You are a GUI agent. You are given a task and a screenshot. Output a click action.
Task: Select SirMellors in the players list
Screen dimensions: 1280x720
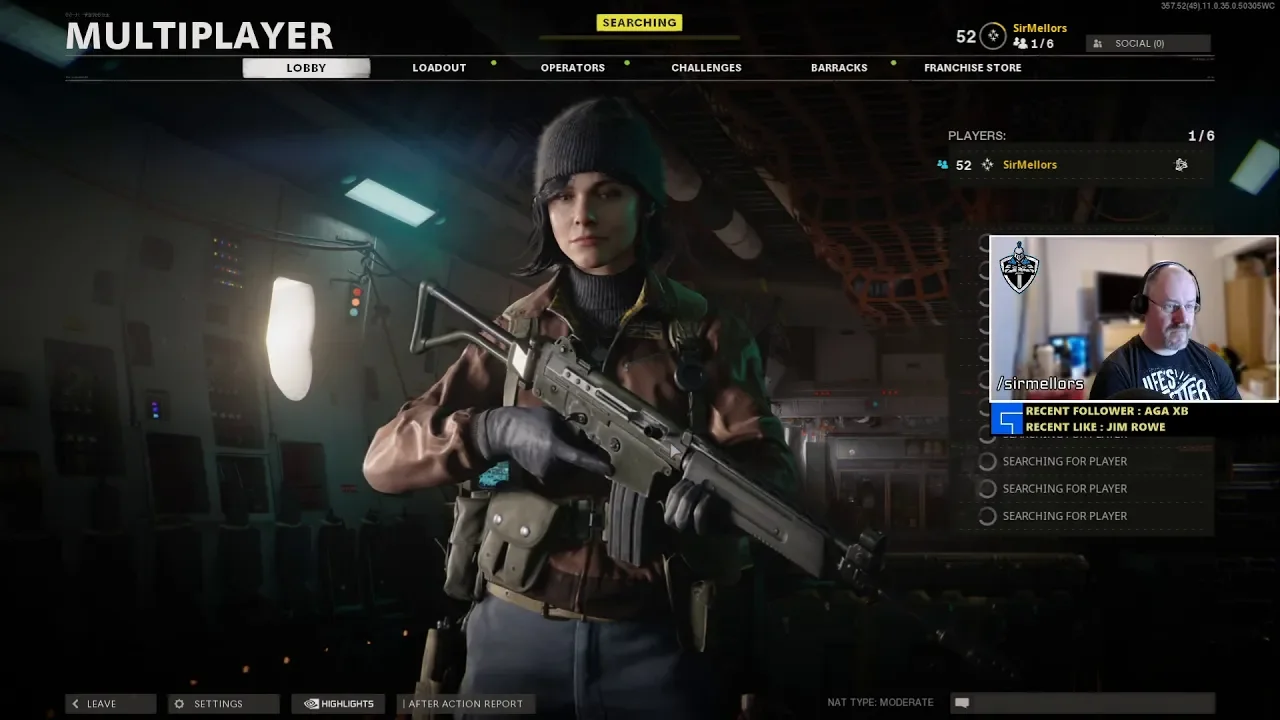pos(1030,165)
